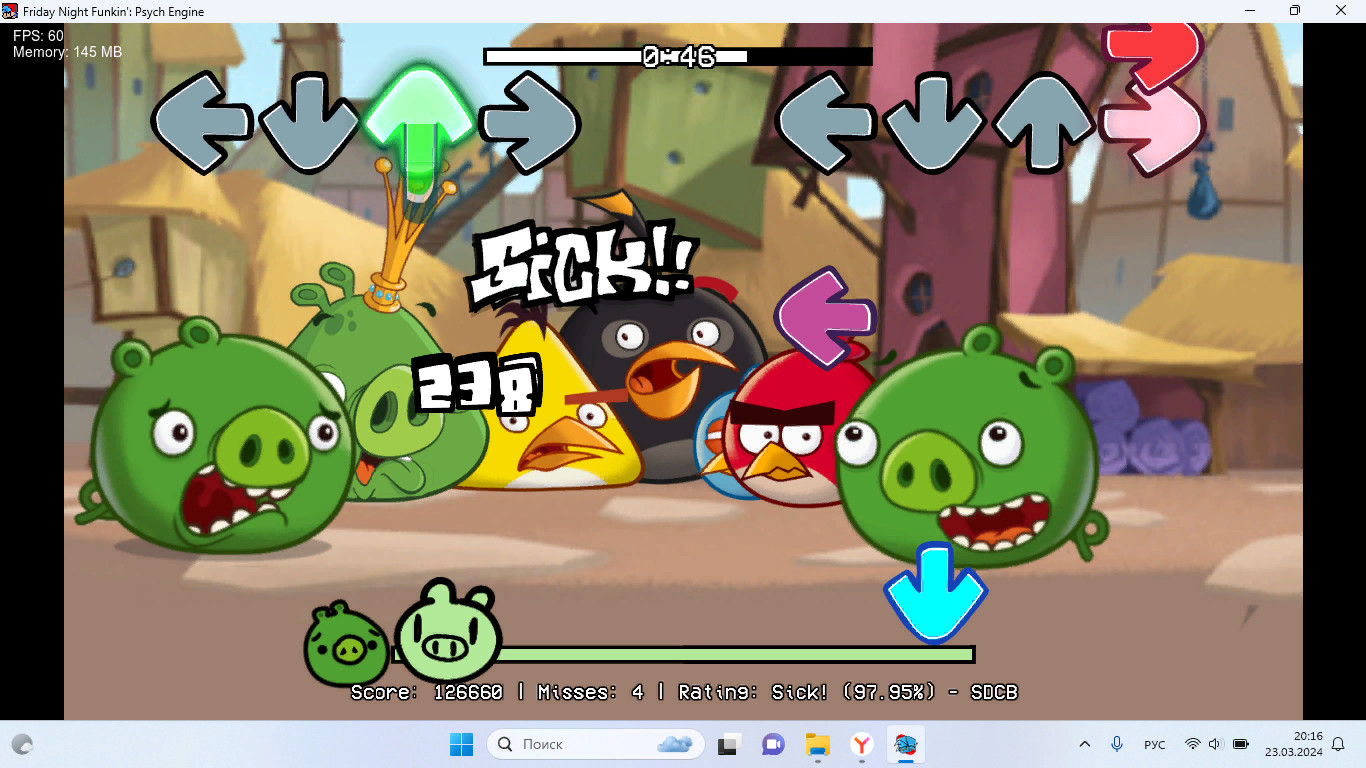Screen dimensions: 1366x768
Task: Click the Поиск search field on the taskbar
Action: [x=560, y=744]
